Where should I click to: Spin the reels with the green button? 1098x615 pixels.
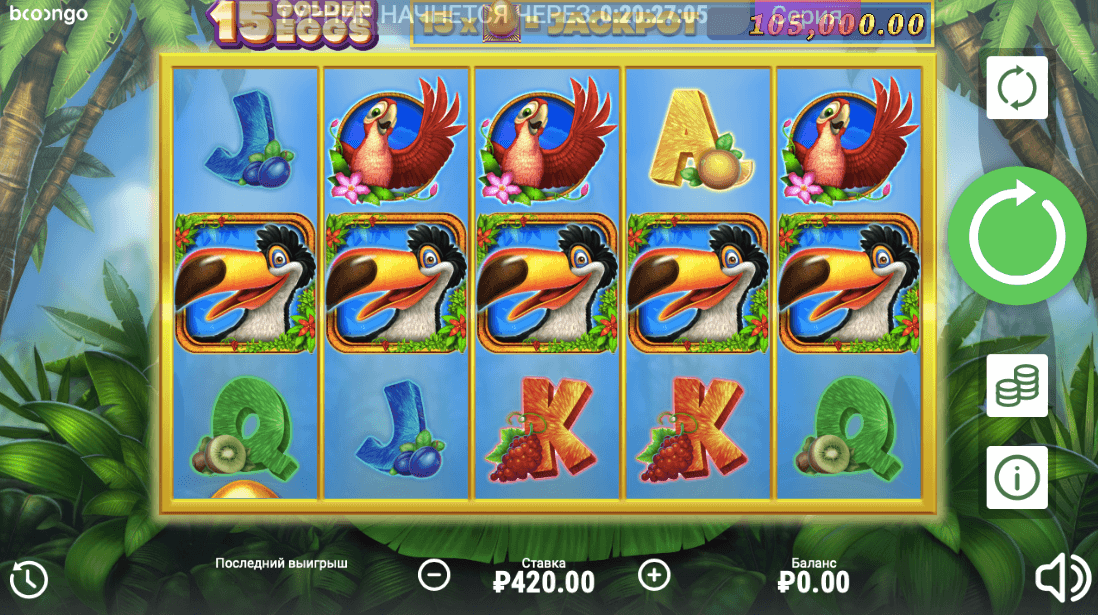pyautogui.click(x=1016, y=236)
